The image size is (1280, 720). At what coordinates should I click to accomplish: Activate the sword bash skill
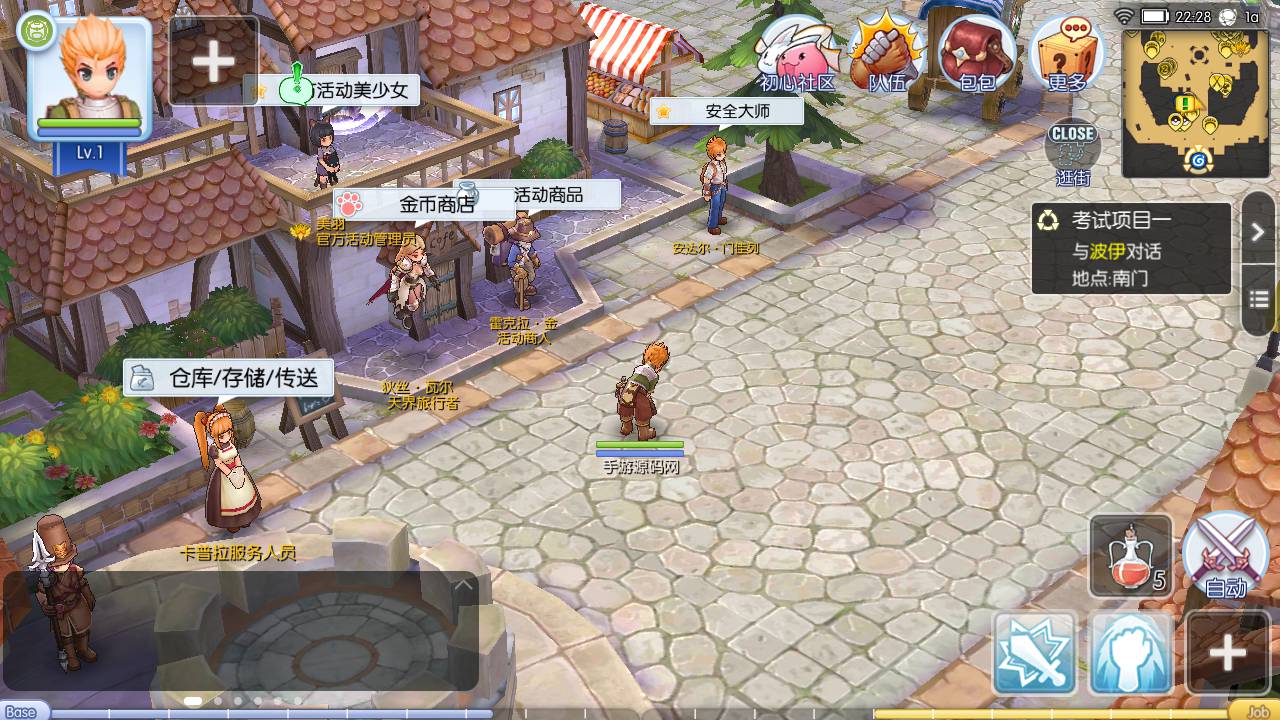[x=1034, y=654]
